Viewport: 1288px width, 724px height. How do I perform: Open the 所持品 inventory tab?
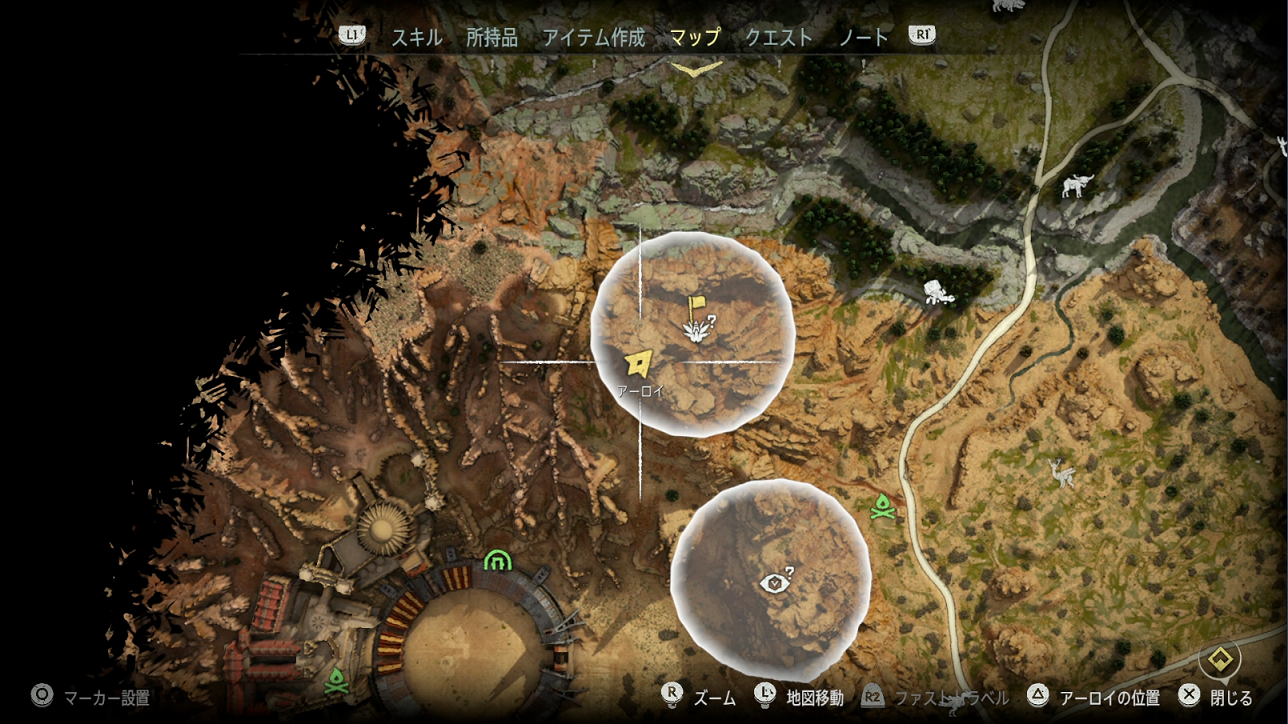point(492,38)
